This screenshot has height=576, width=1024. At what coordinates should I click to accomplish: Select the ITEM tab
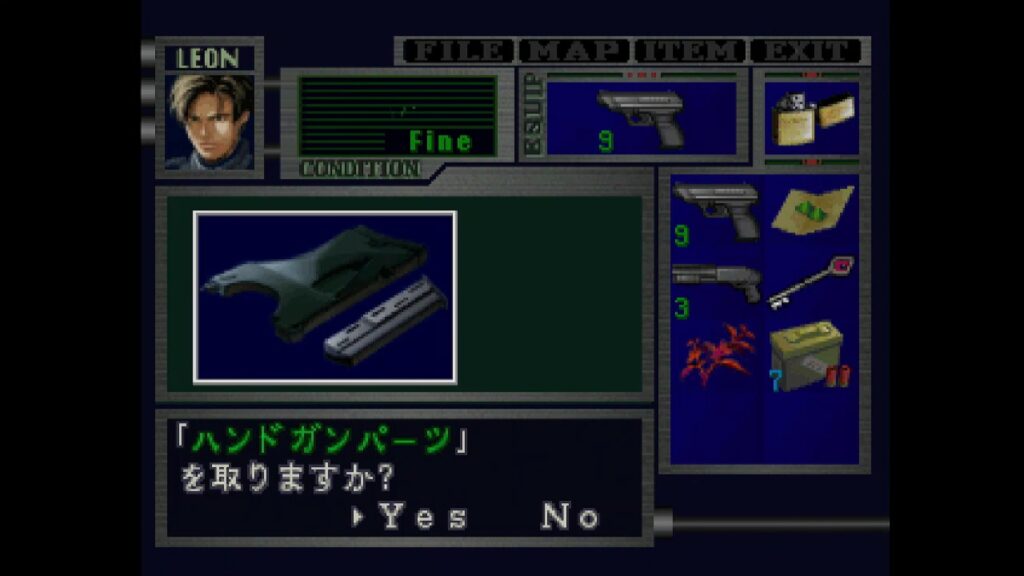[x=691, y=51]
